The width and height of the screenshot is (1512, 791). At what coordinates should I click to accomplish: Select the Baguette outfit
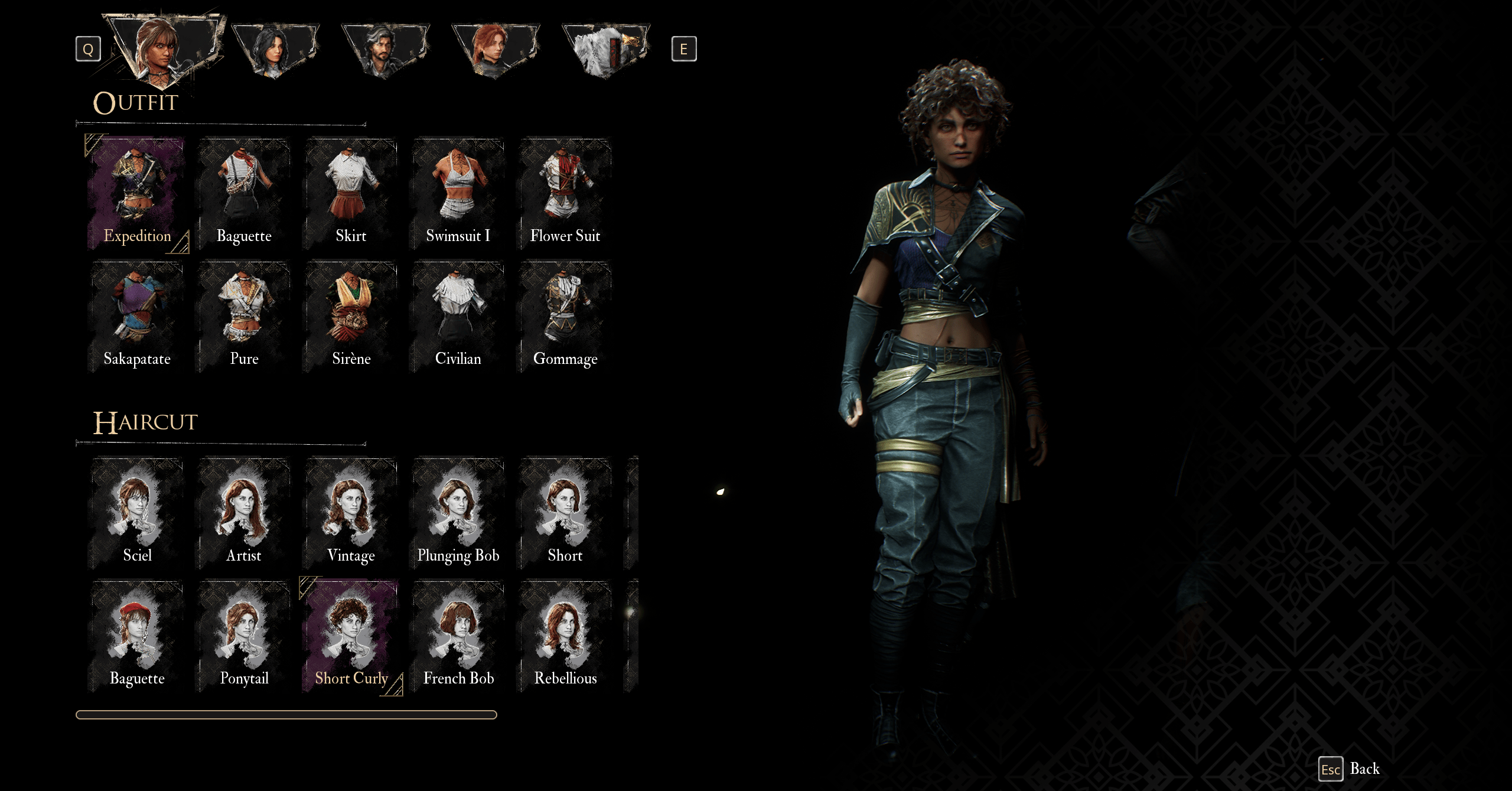(x=244, y=193)
